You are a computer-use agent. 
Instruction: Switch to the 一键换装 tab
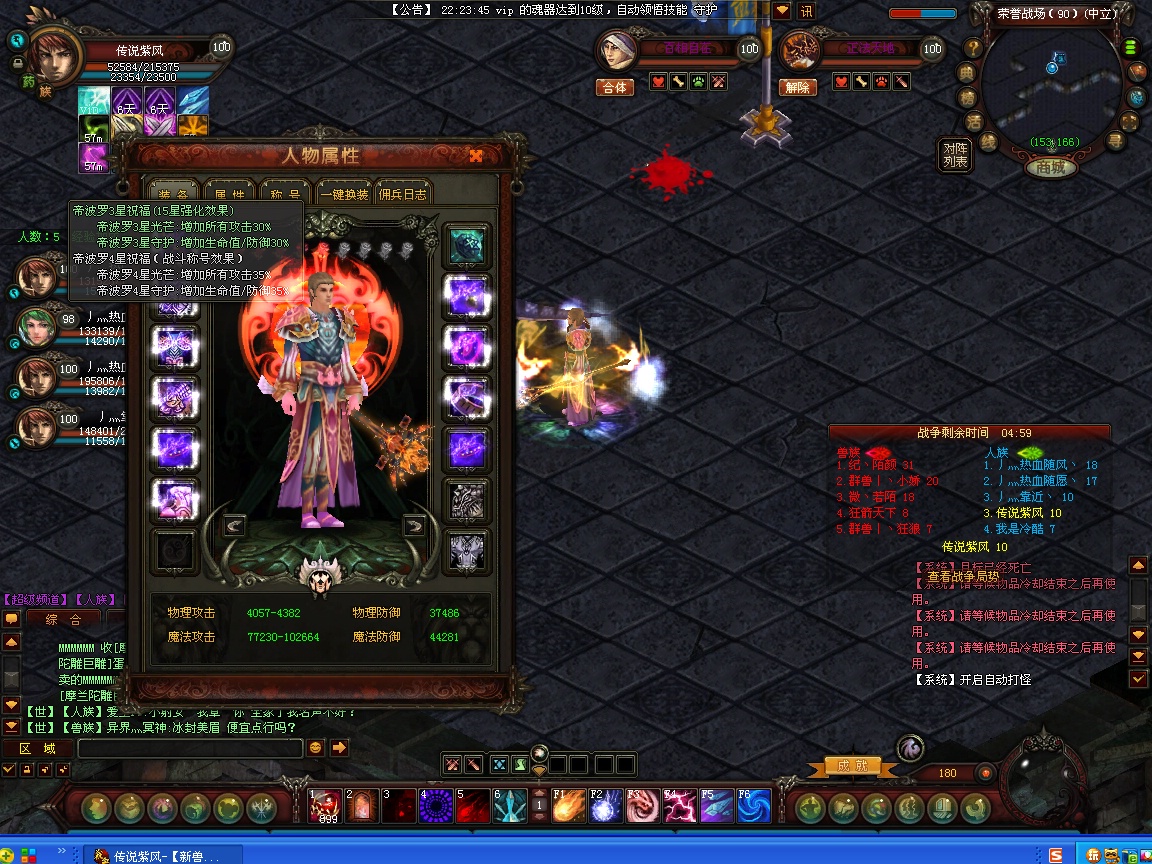pos(345,194)
